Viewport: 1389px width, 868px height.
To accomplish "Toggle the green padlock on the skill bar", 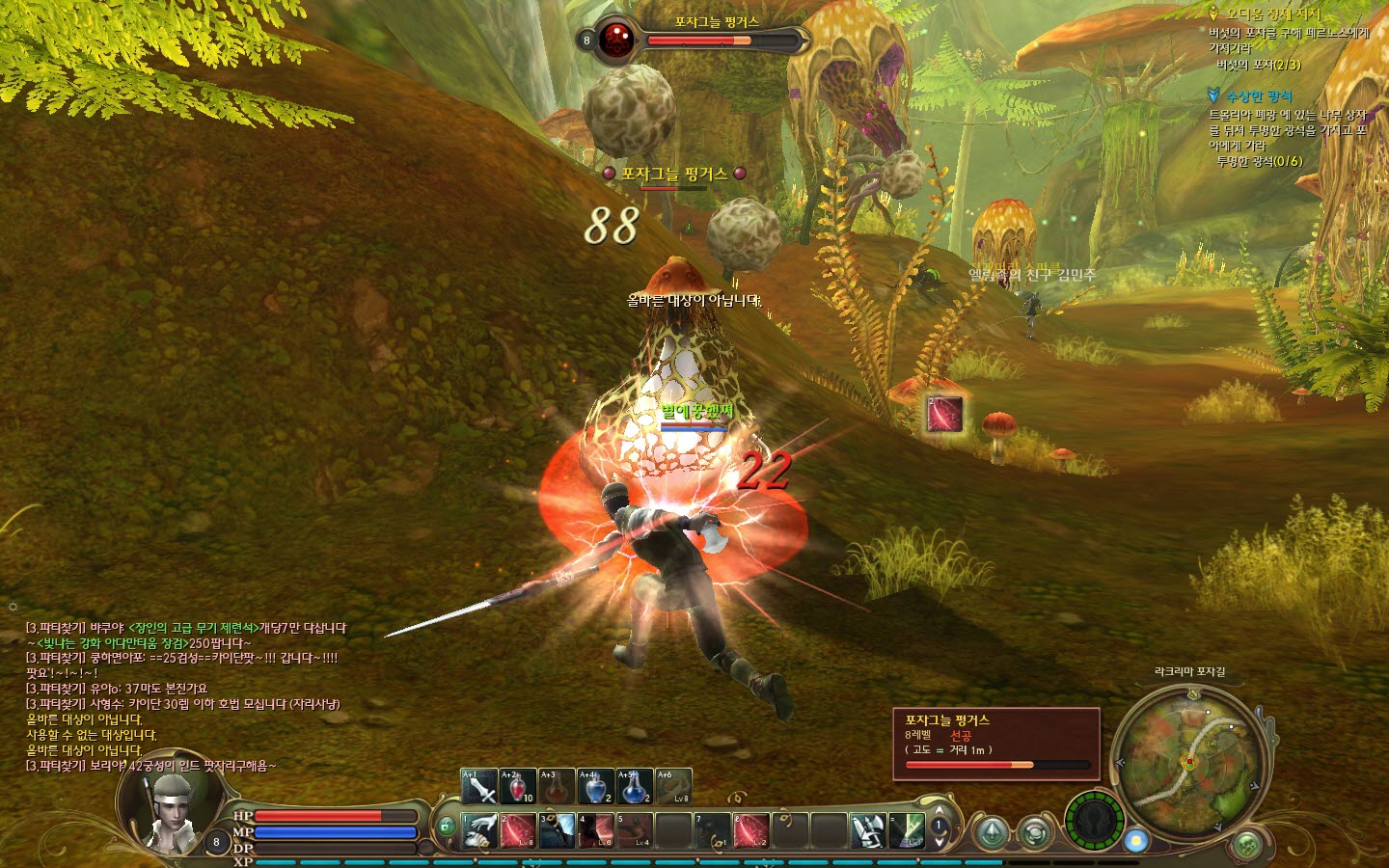I will [x=446, y=827].
